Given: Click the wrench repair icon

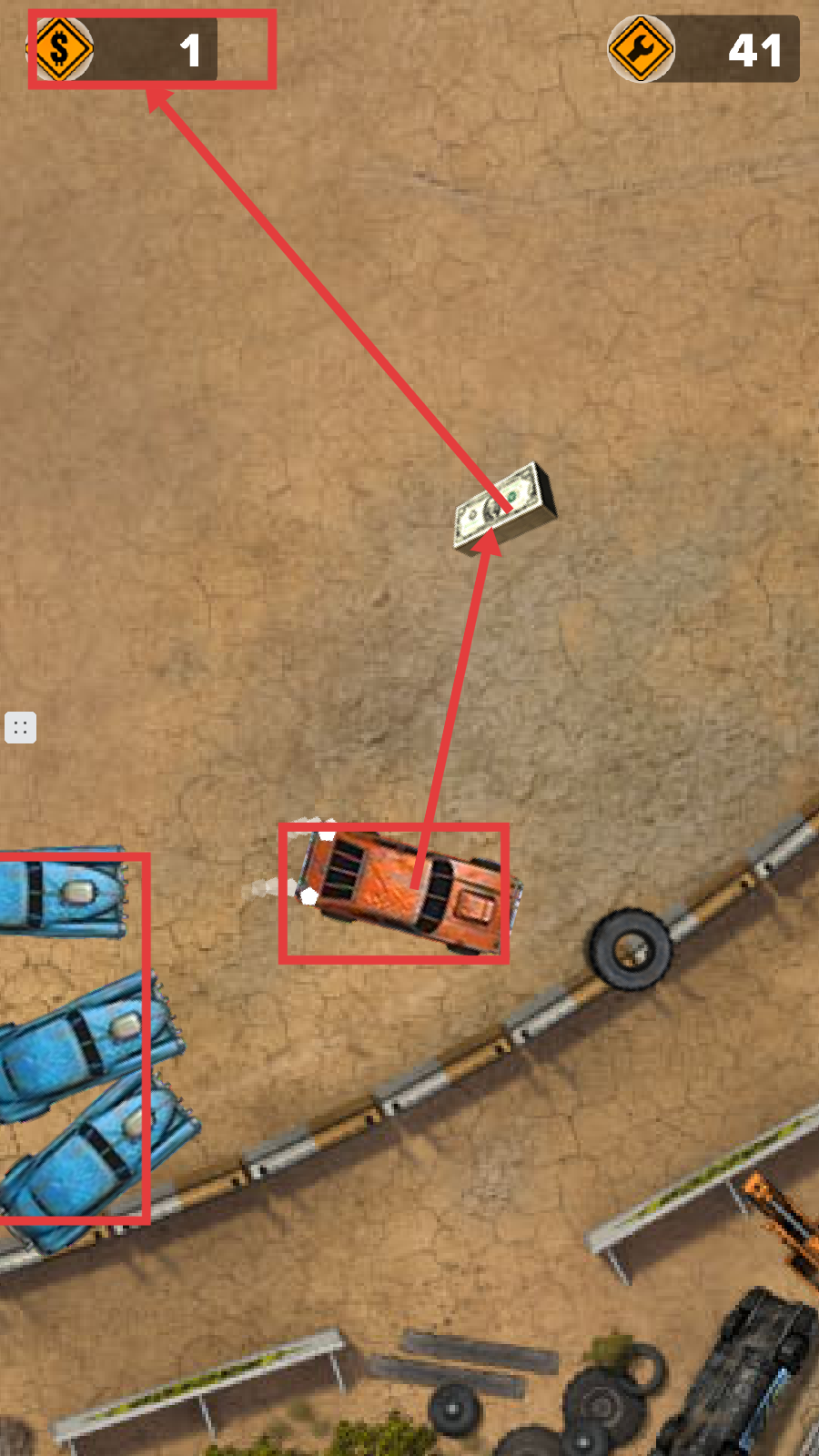Looking at the screenshot, I should coord(641,49).
